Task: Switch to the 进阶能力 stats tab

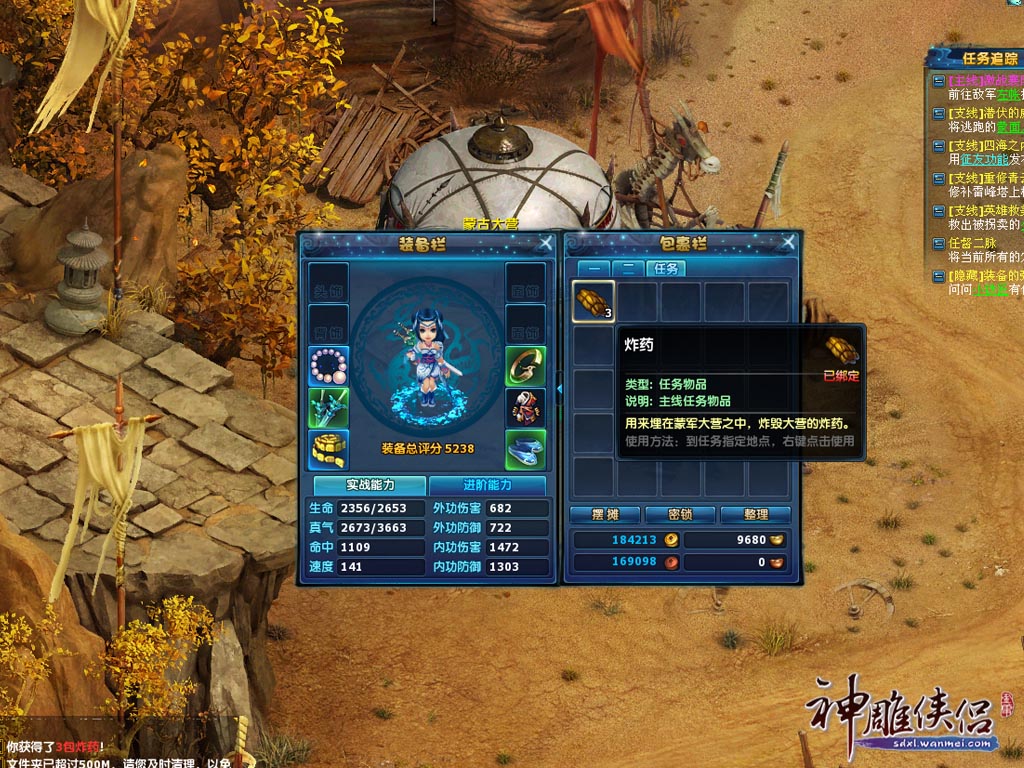Action: (487, 485)
